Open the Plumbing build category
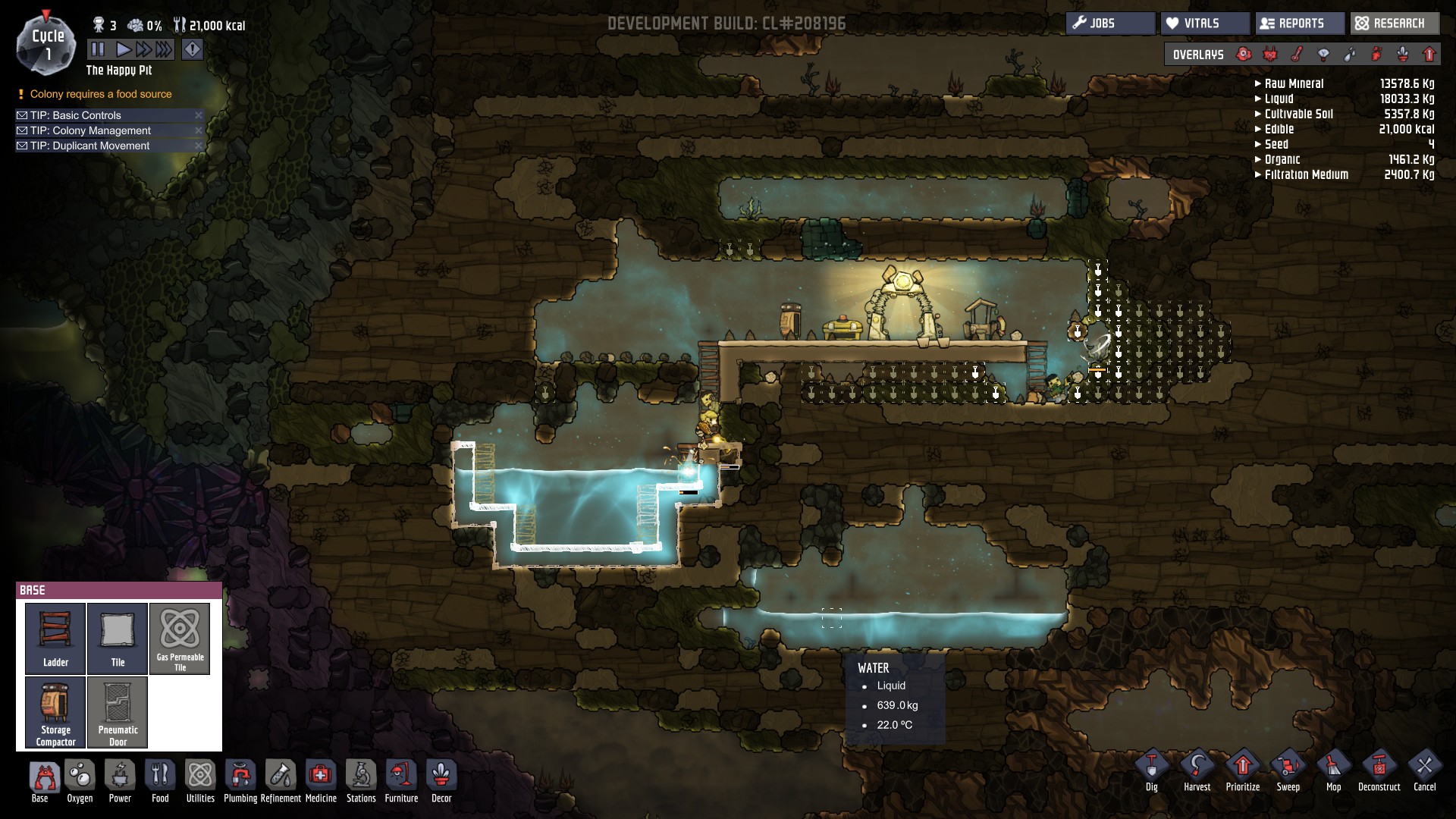 tap(240, 781)
